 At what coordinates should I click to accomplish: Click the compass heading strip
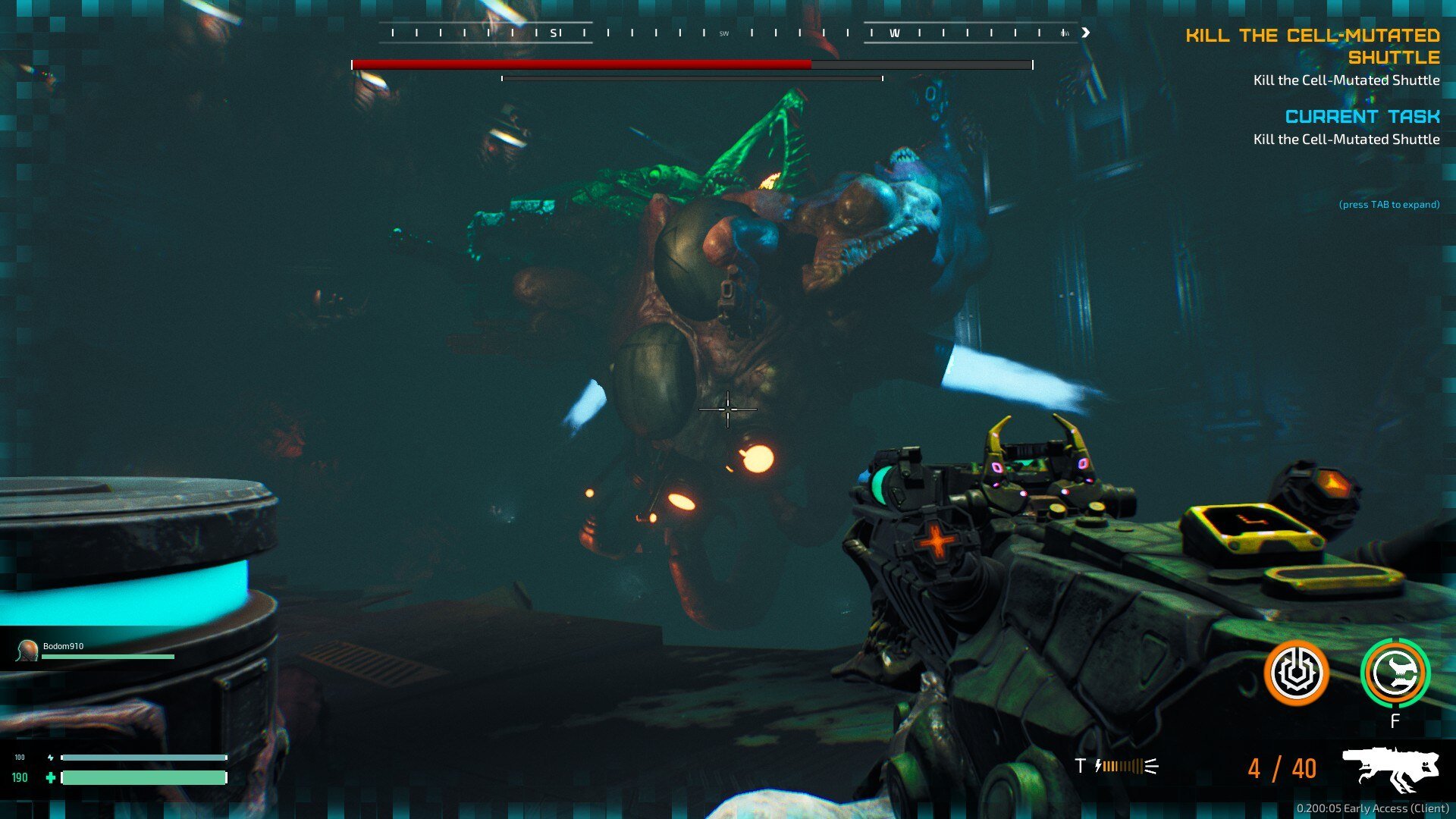[728, 33]
